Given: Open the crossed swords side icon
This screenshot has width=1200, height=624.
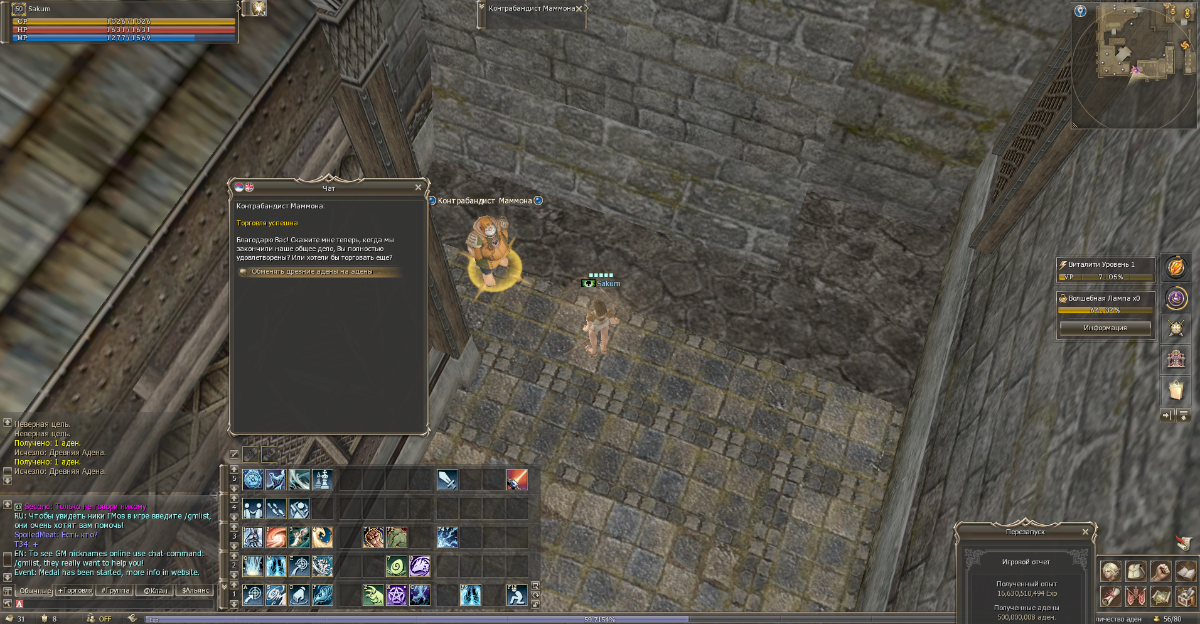Looking at the screenshot, I should coord(1176,327).
